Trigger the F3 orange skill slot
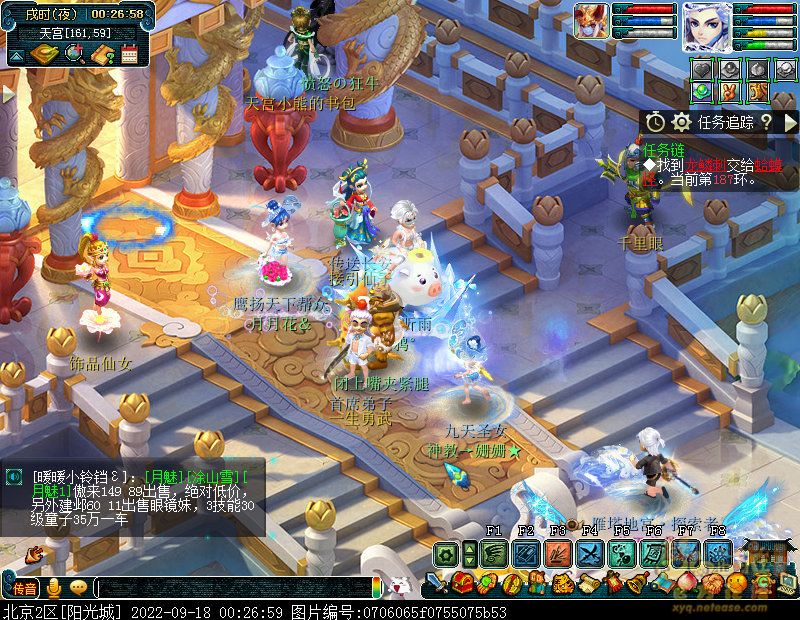 (x=558, y=553)
